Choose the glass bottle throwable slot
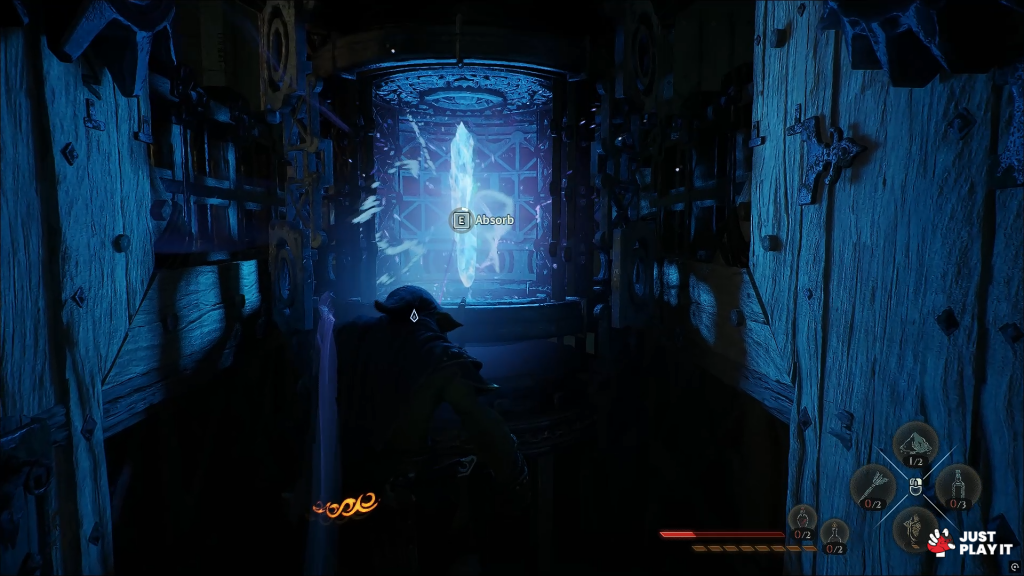Screen dimensions: 1024x576 coord(958,487)
